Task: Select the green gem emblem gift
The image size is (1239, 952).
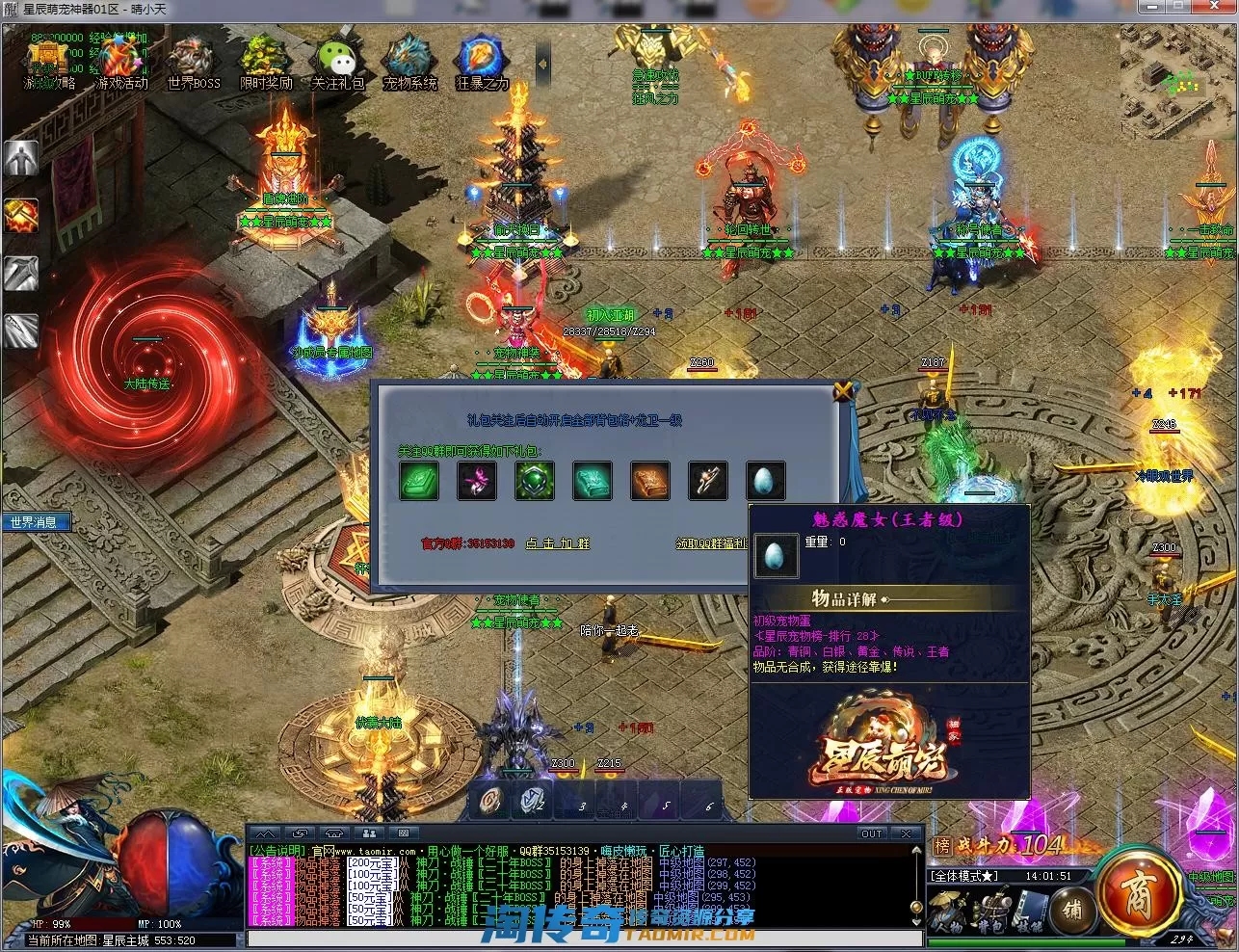Action: tap(535, 481)
